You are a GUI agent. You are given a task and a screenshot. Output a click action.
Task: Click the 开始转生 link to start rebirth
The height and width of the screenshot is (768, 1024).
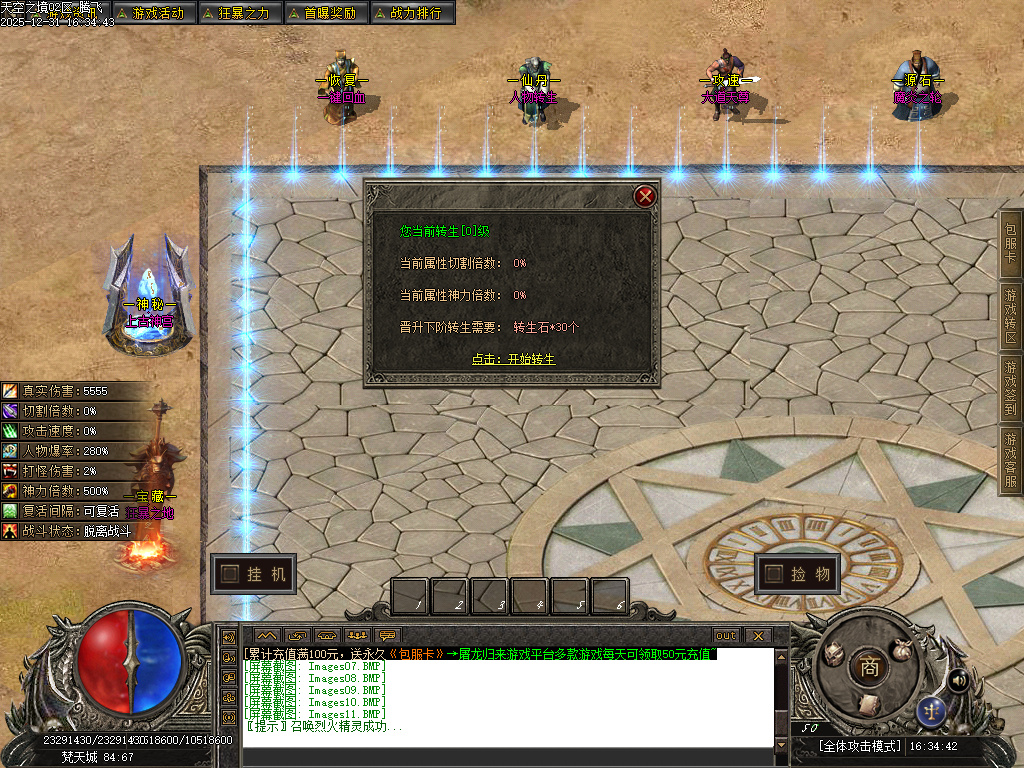coord(513,359)
